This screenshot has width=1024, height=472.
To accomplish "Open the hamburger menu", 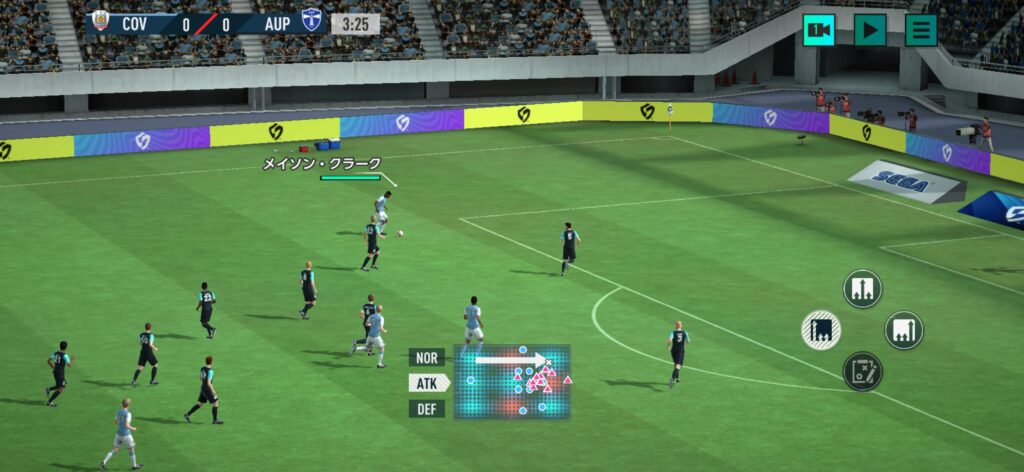I will click(920, 30).
